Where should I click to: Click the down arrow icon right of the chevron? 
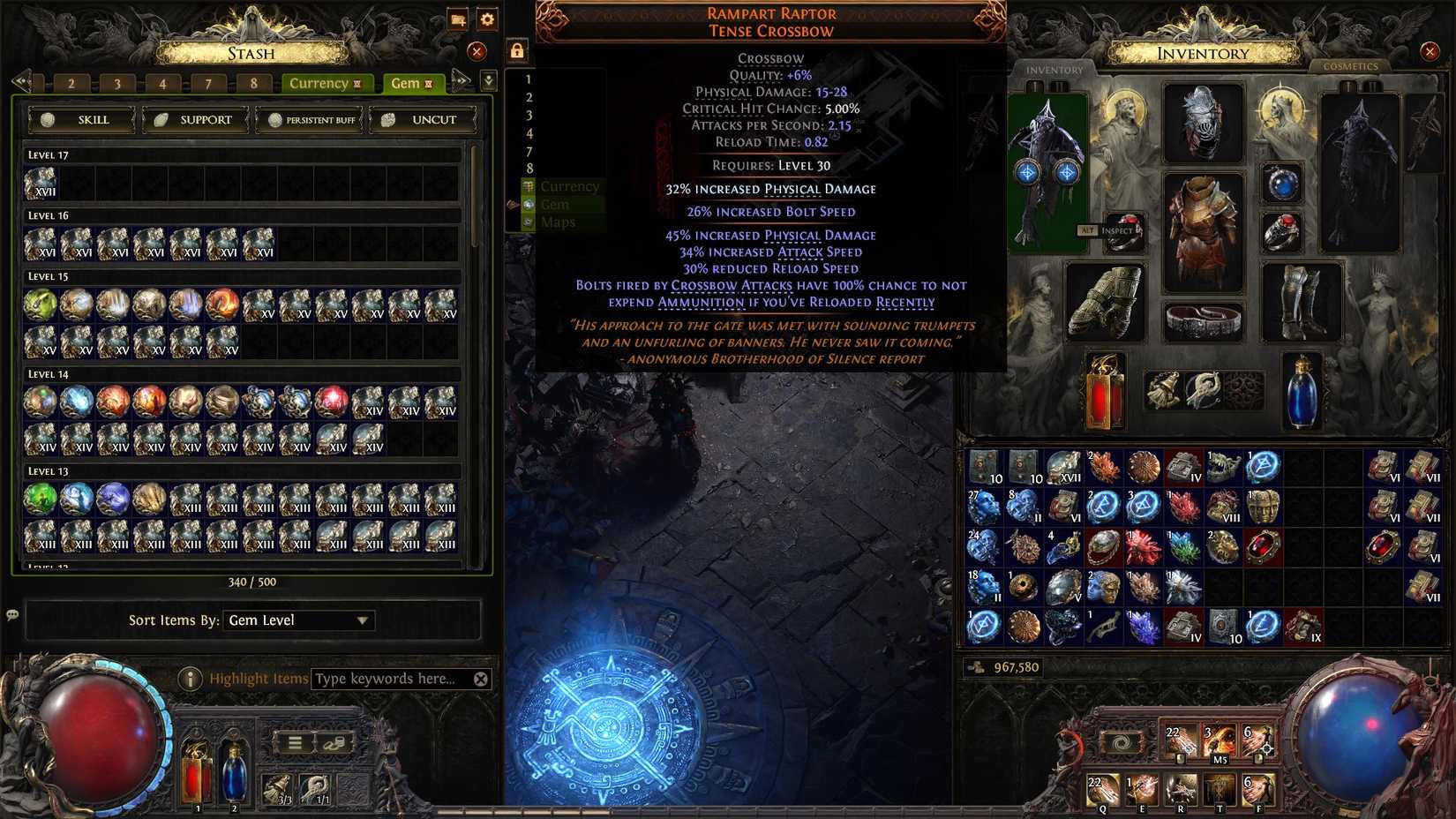486,82
